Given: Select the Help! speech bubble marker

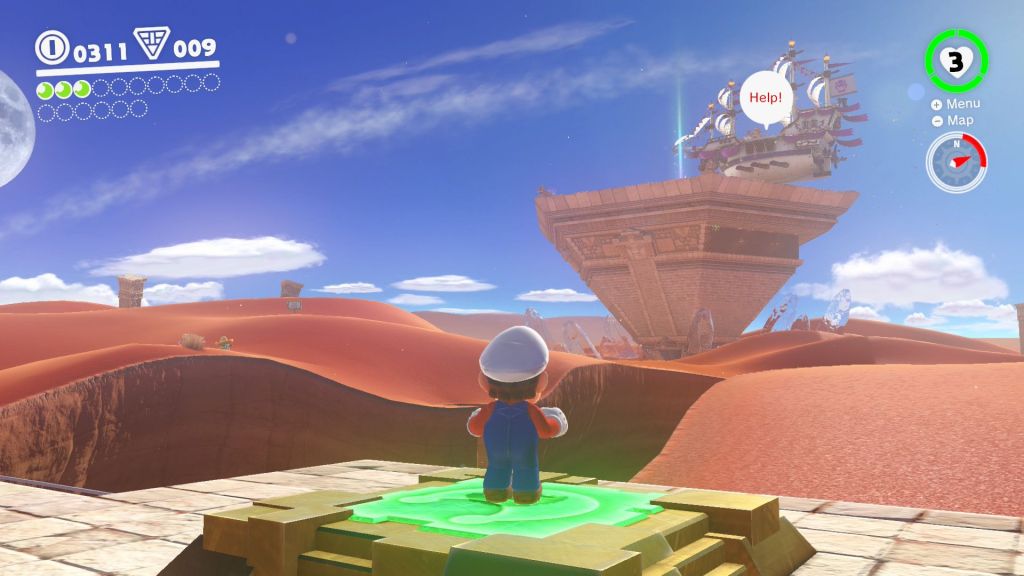Looking at the screenshot, I should tap(767, 99).
